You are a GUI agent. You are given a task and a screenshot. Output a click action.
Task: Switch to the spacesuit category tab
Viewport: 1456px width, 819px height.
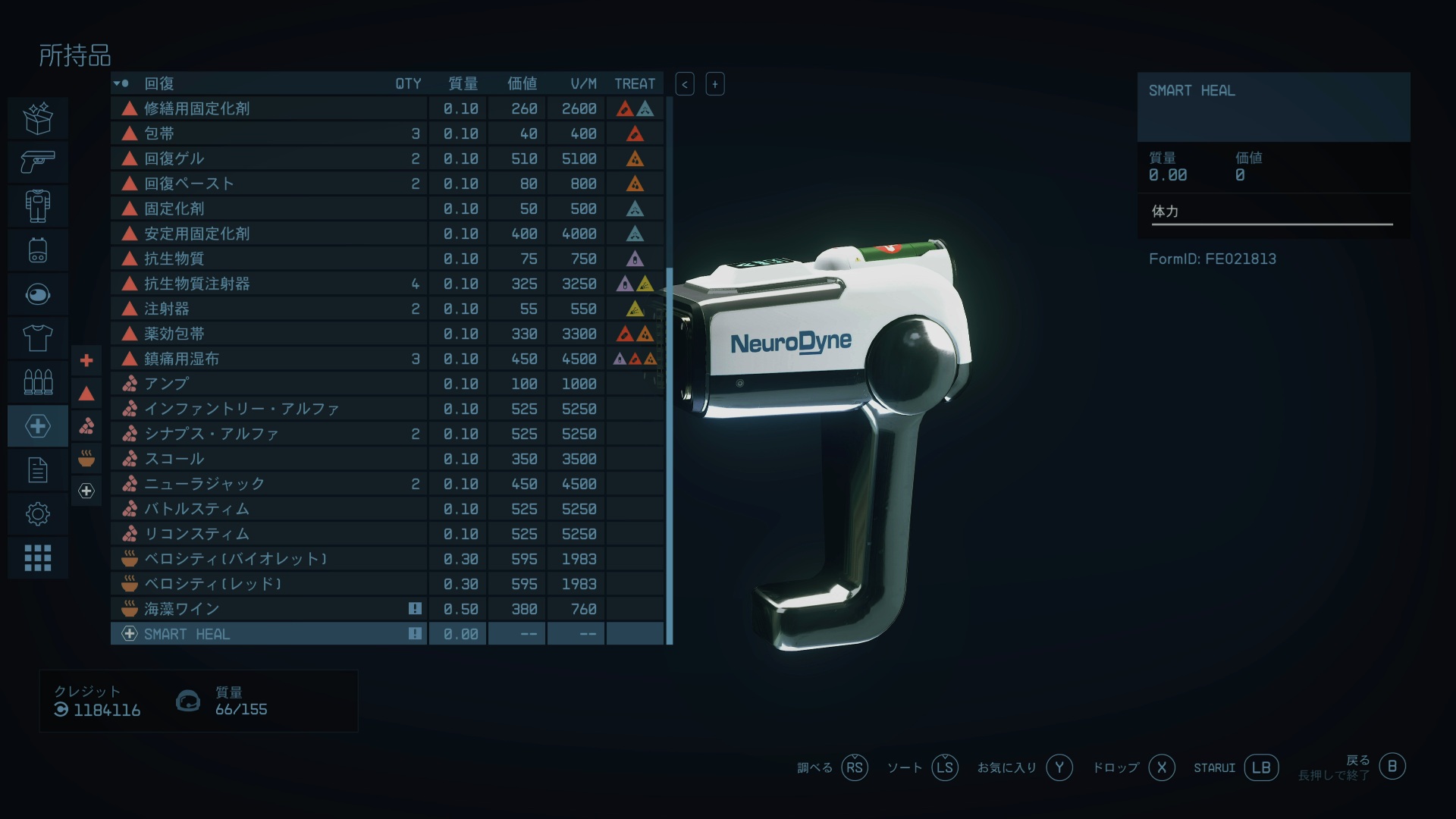38,206
